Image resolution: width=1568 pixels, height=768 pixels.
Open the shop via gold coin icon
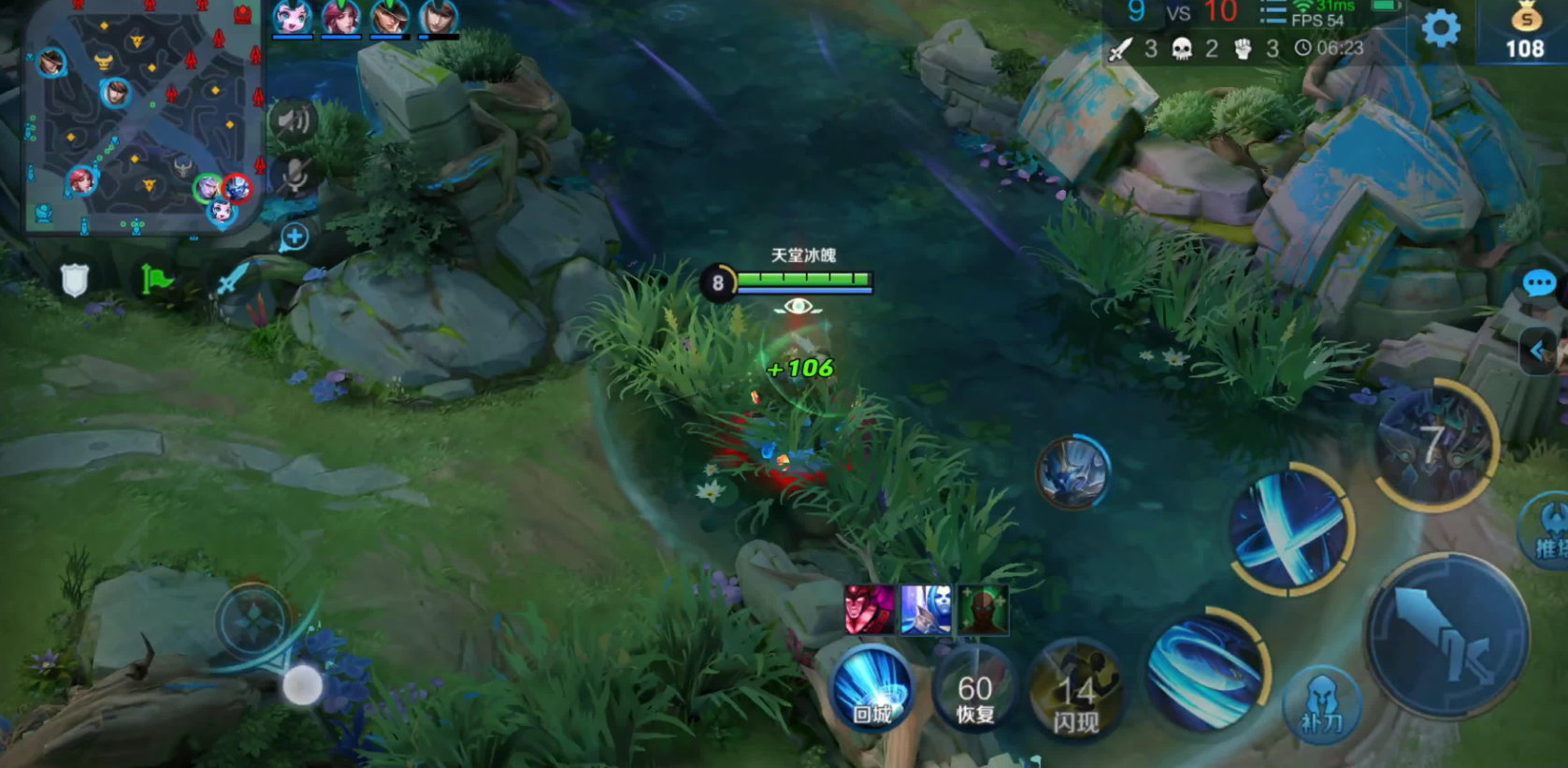coord(1525,31)
